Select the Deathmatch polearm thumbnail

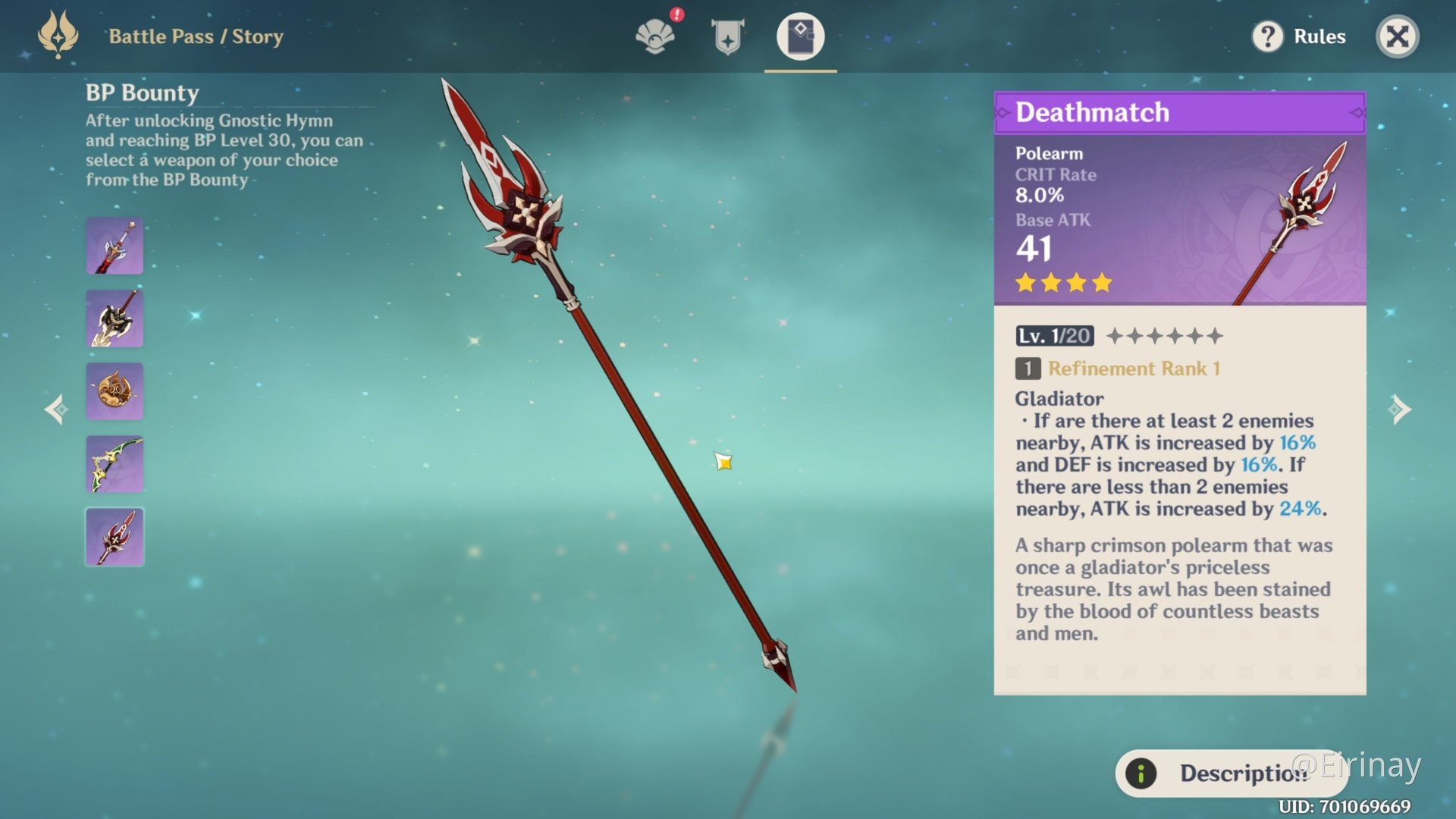pos(115,537)
